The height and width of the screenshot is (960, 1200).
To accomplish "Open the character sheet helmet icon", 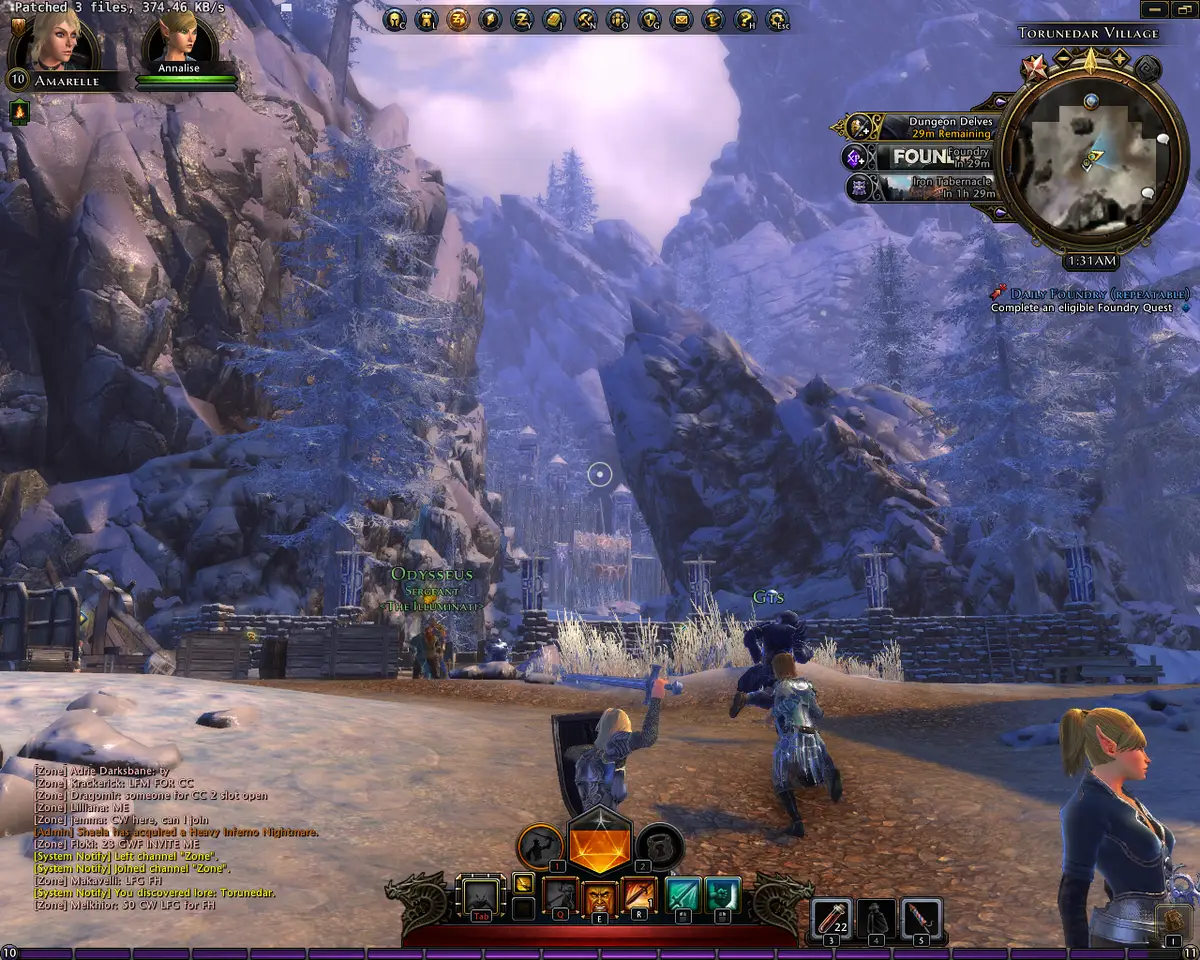I will pyautogui.click(x=393, y=19).
